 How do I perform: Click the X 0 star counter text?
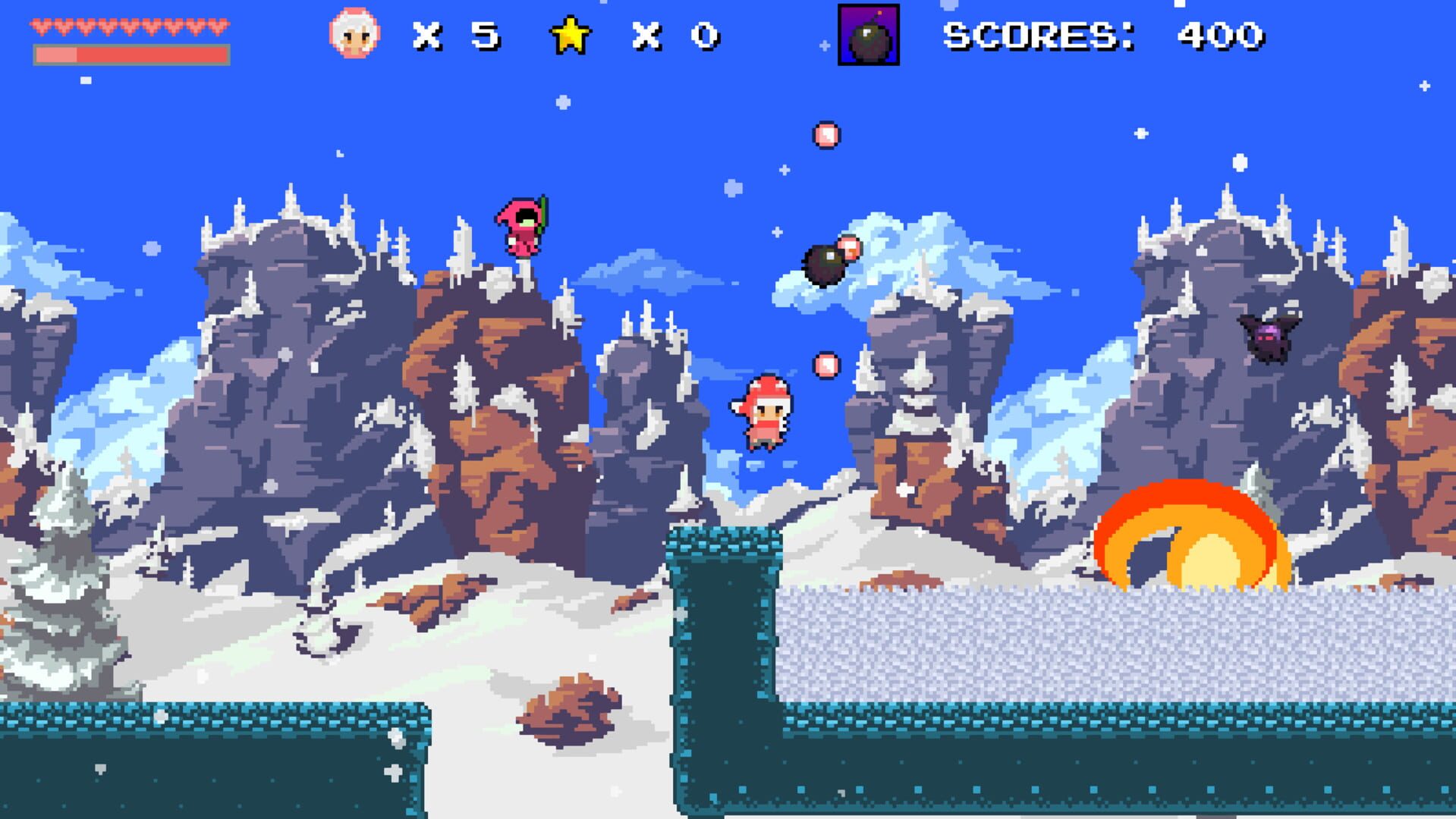click(675, 34)
